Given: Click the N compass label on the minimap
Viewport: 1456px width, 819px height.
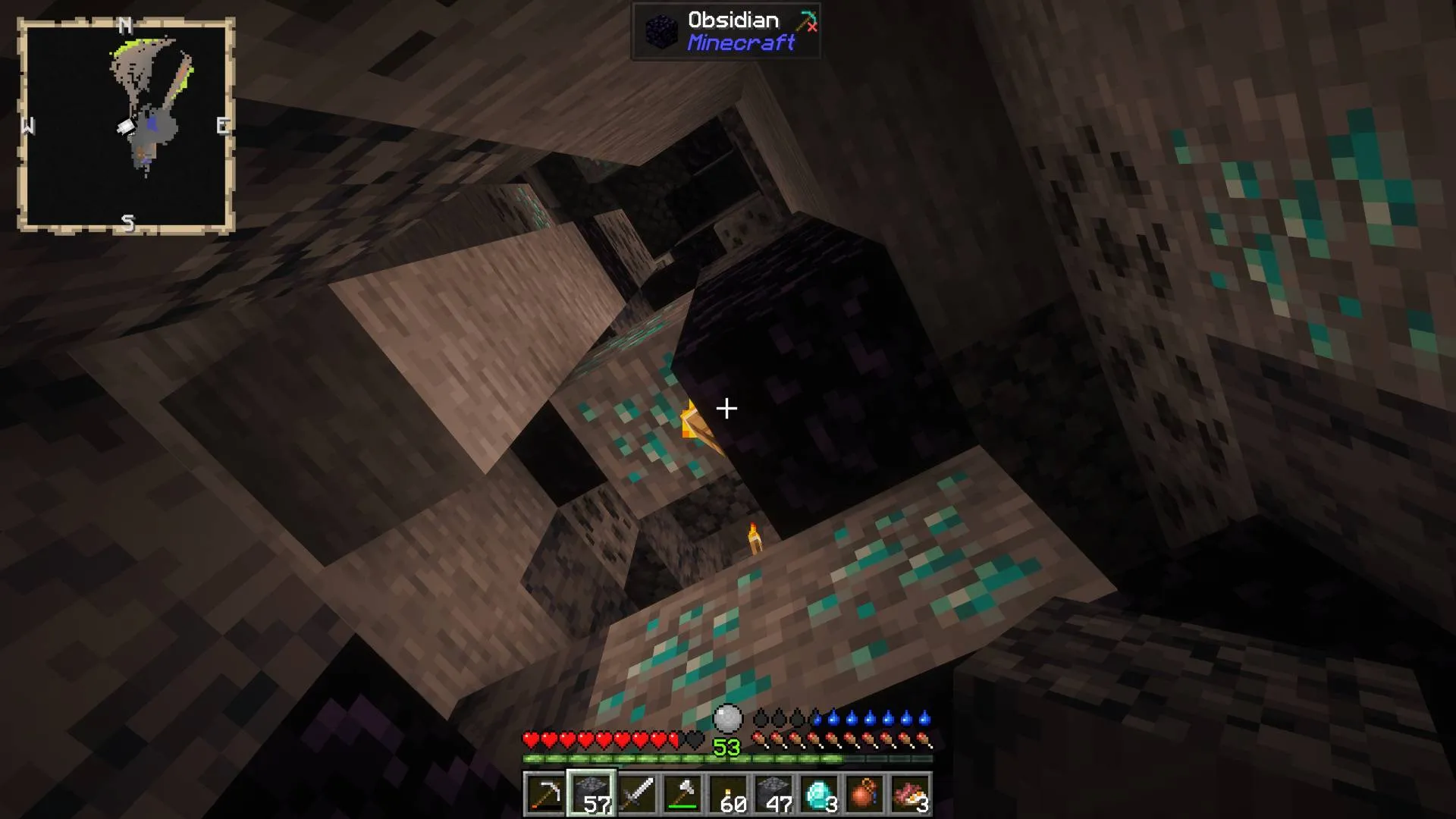Looking at the screenshot, I should [124, 24].
